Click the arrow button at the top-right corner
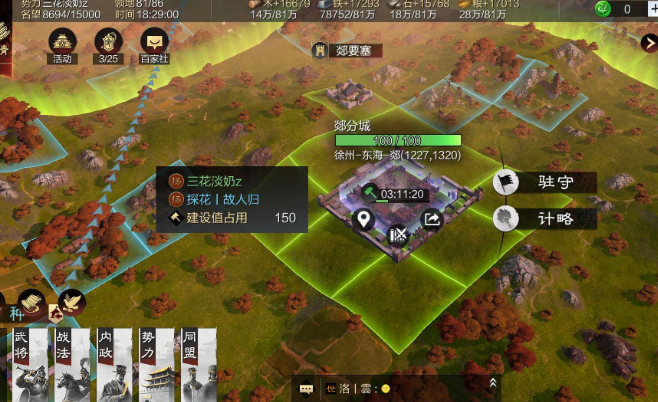 pos(649,42)
